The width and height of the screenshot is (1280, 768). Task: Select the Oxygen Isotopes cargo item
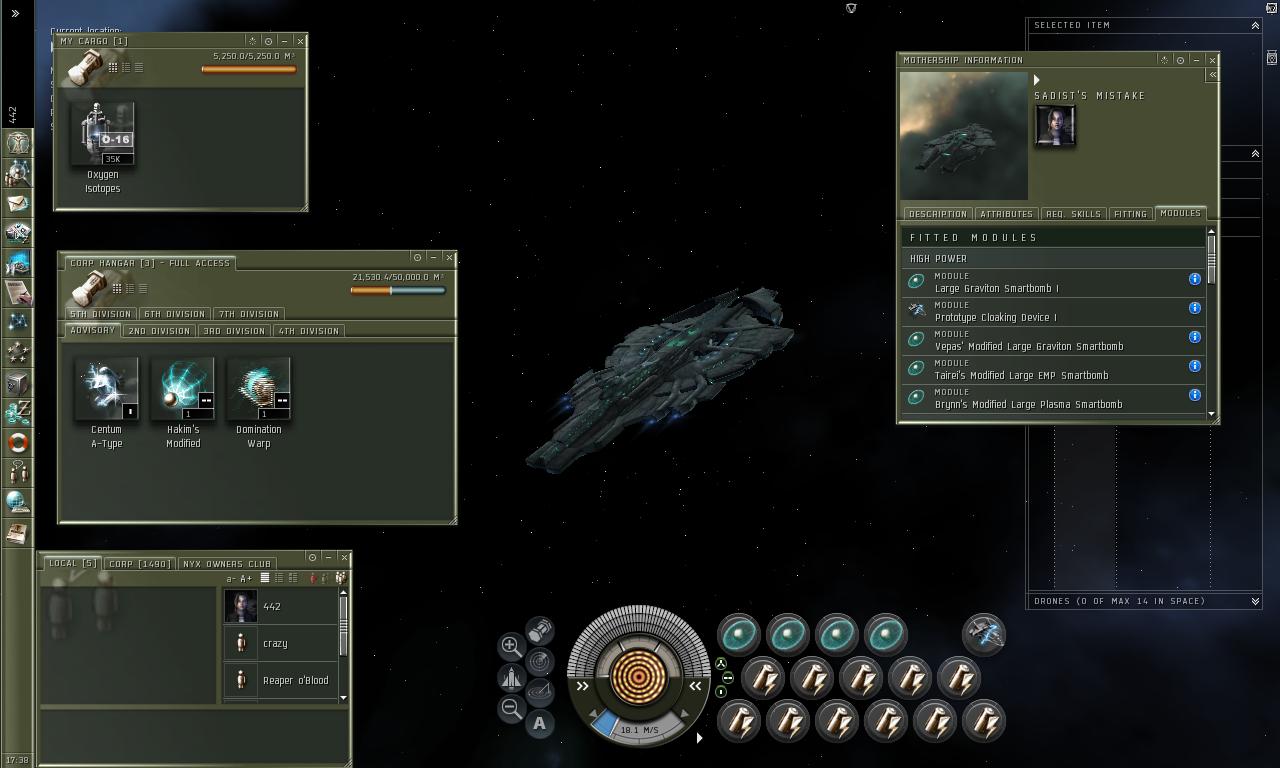[x=103, y=135]
